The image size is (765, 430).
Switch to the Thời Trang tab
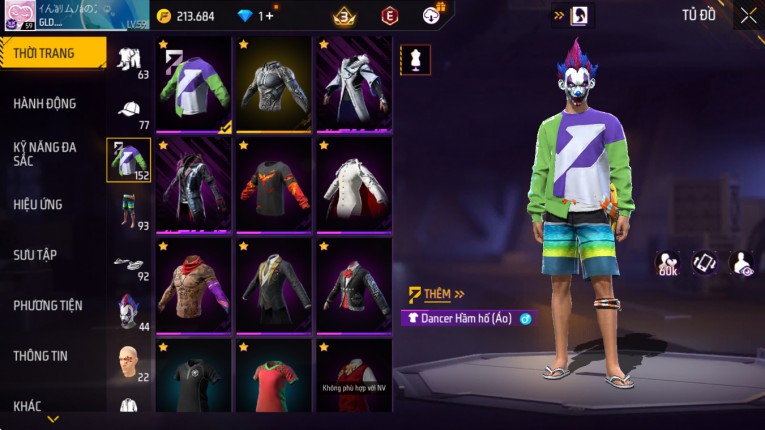coord(44,53)
